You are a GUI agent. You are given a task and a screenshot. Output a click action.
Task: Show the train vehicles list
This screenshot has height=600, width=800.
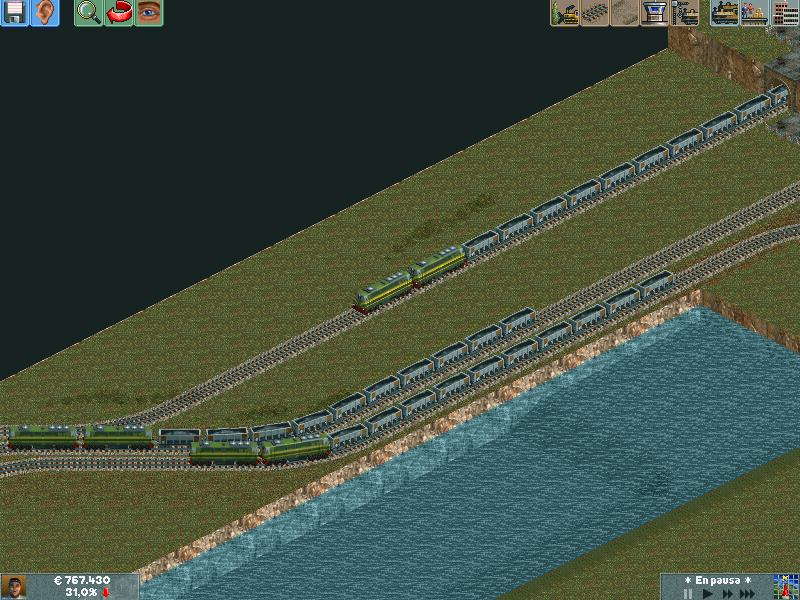click(x=725, y=13)
